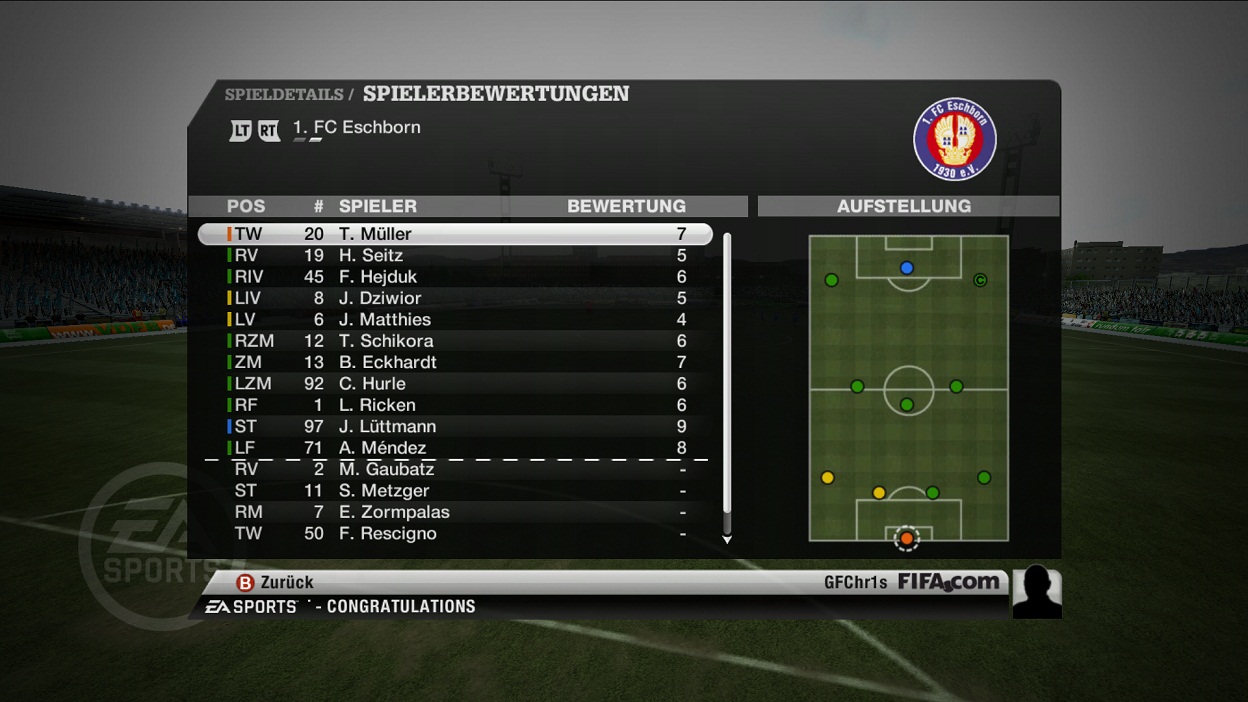1248x702 pixels.
Task: Select C. Hurle's player entry
Action: click(x=455, y=384)
